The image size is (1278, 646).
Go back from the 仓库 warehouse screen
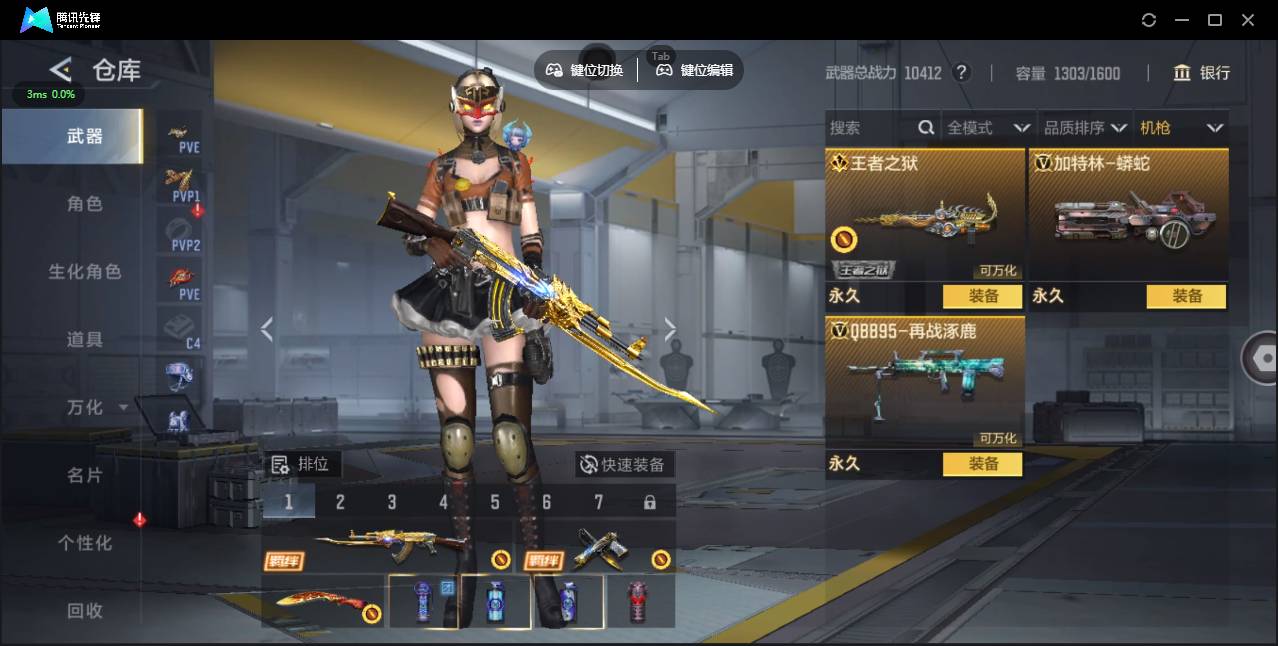click(x=61, y=69)
